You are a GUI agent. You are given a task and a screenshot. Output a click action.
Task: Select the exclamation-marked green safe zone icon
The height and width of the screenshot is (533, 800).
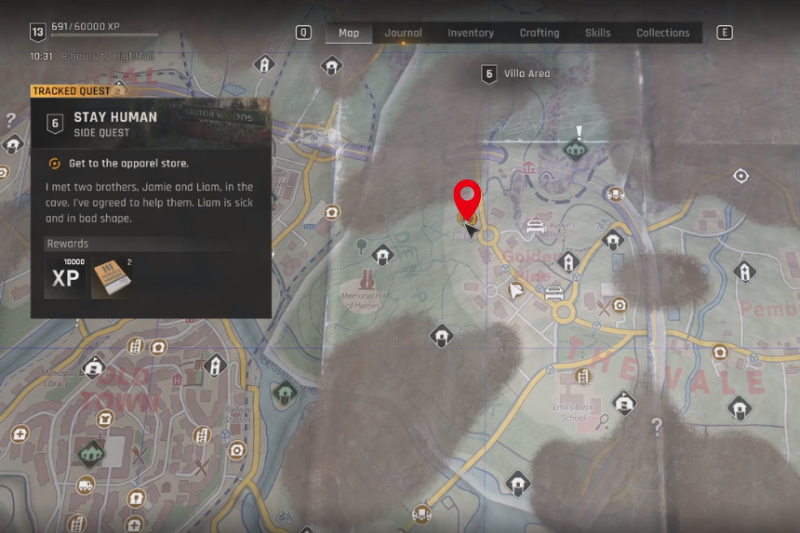tap(574, 148)
